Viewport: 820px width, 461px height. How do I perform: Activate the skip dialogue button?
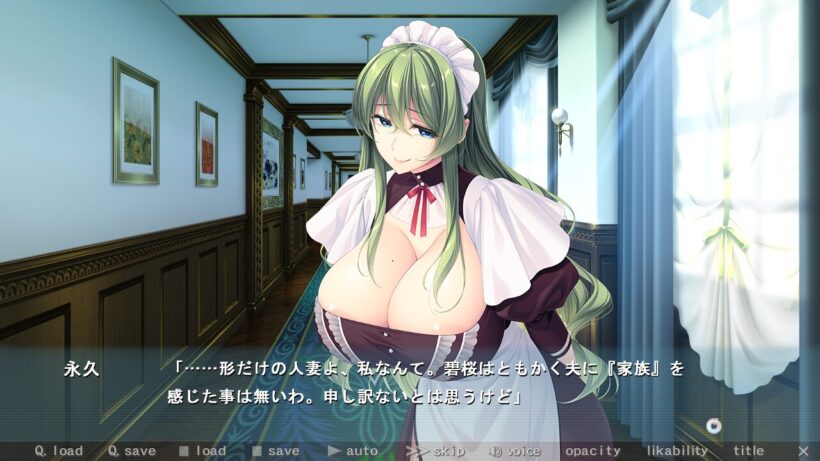pos(434,451)
